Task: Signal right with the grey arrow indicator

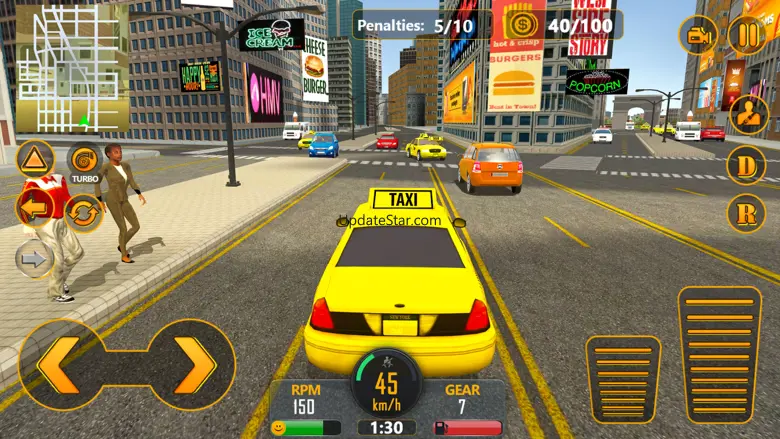Action: coord(35,259)
